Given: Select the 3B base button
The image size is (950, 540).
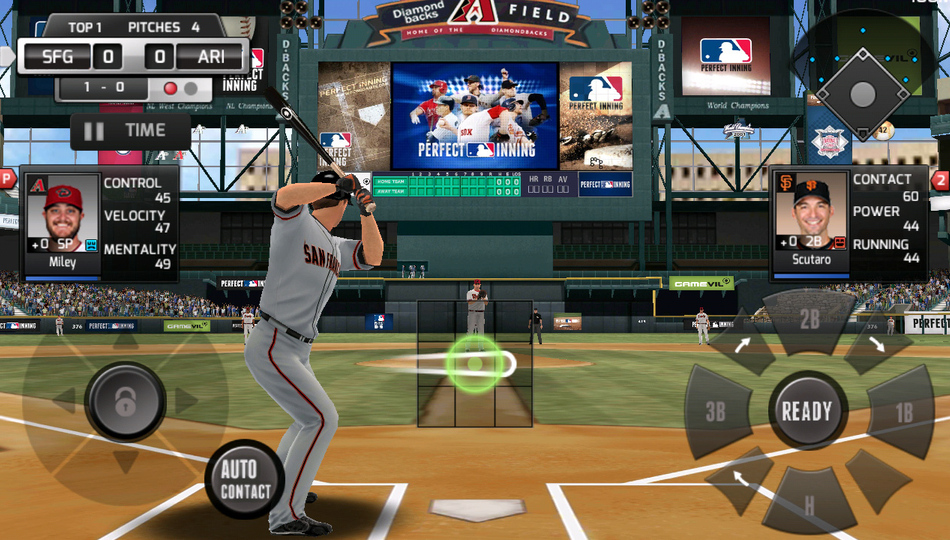Looking at the screenshot, I should 716,412.
